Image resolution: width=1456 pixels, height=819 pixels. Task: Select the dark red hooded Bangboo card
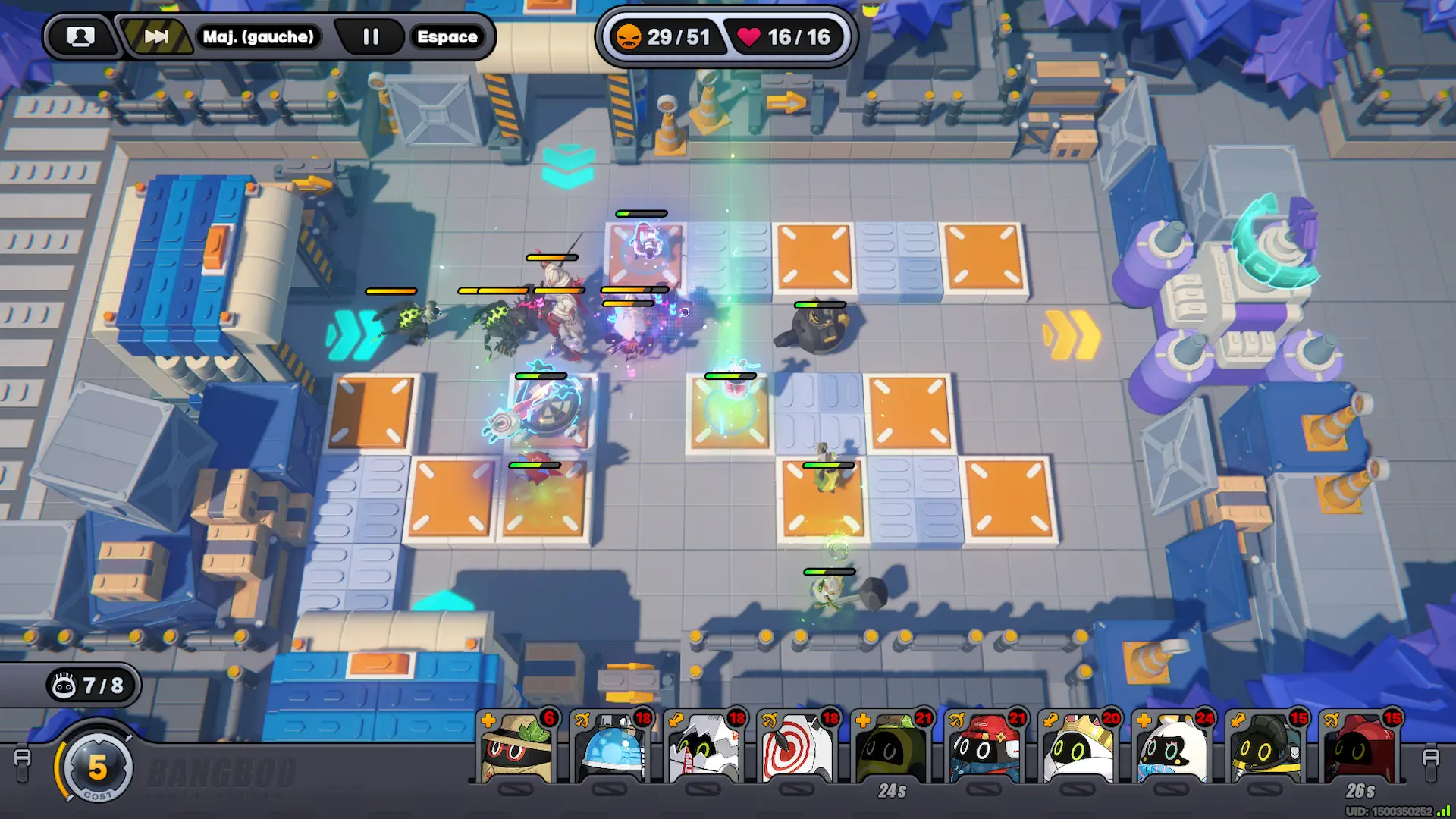(x=1360, y=748)
